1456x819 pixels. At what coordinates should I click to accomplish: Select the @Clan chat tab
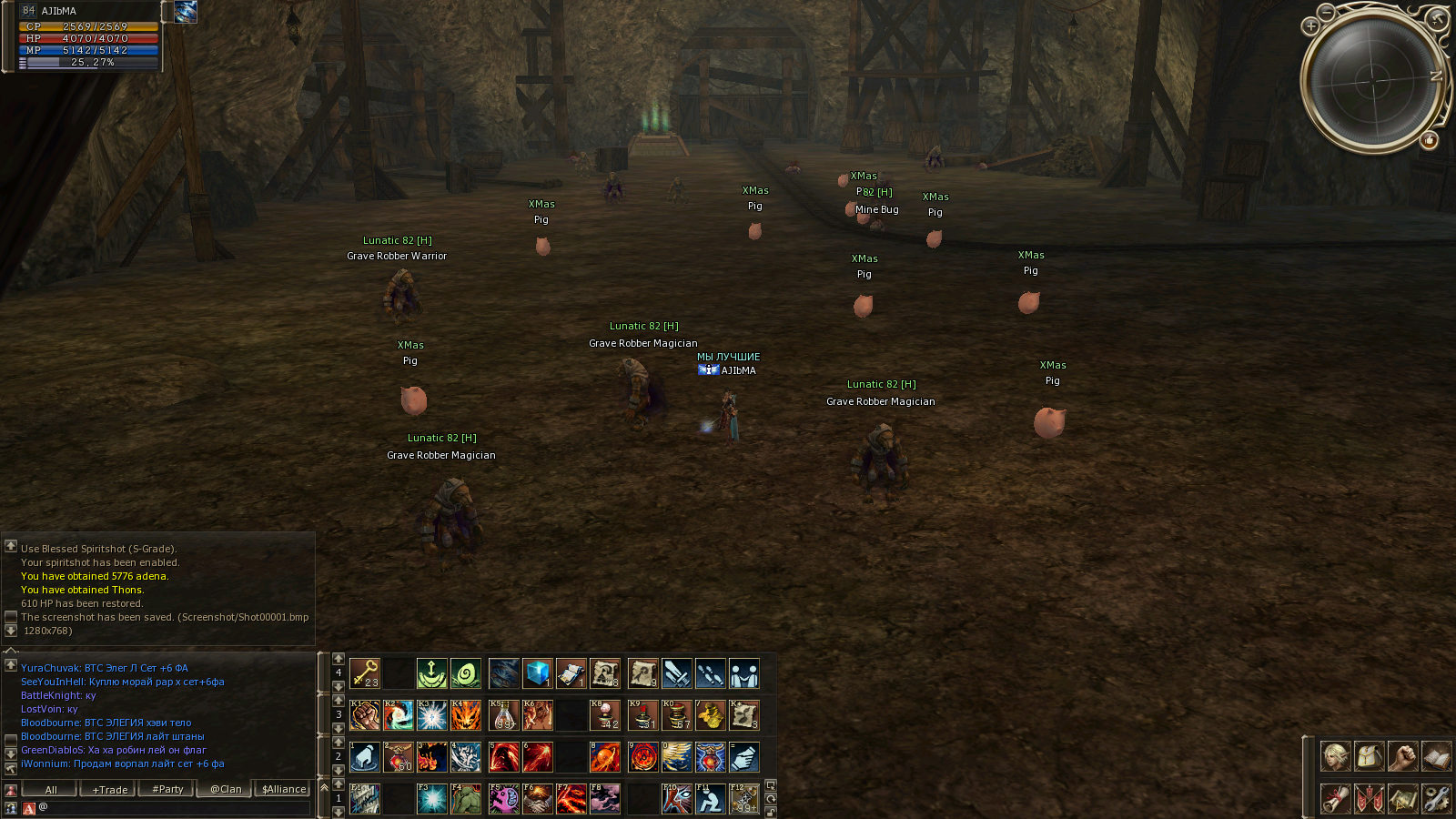(226, 789)
